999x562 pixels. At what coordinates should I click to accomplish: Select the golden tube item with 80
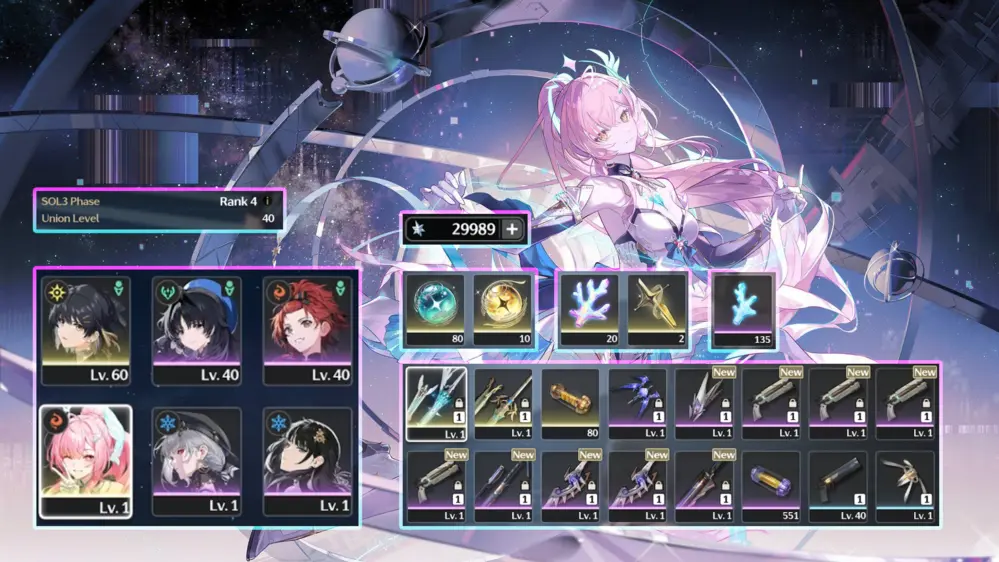(x=570, y=403)
